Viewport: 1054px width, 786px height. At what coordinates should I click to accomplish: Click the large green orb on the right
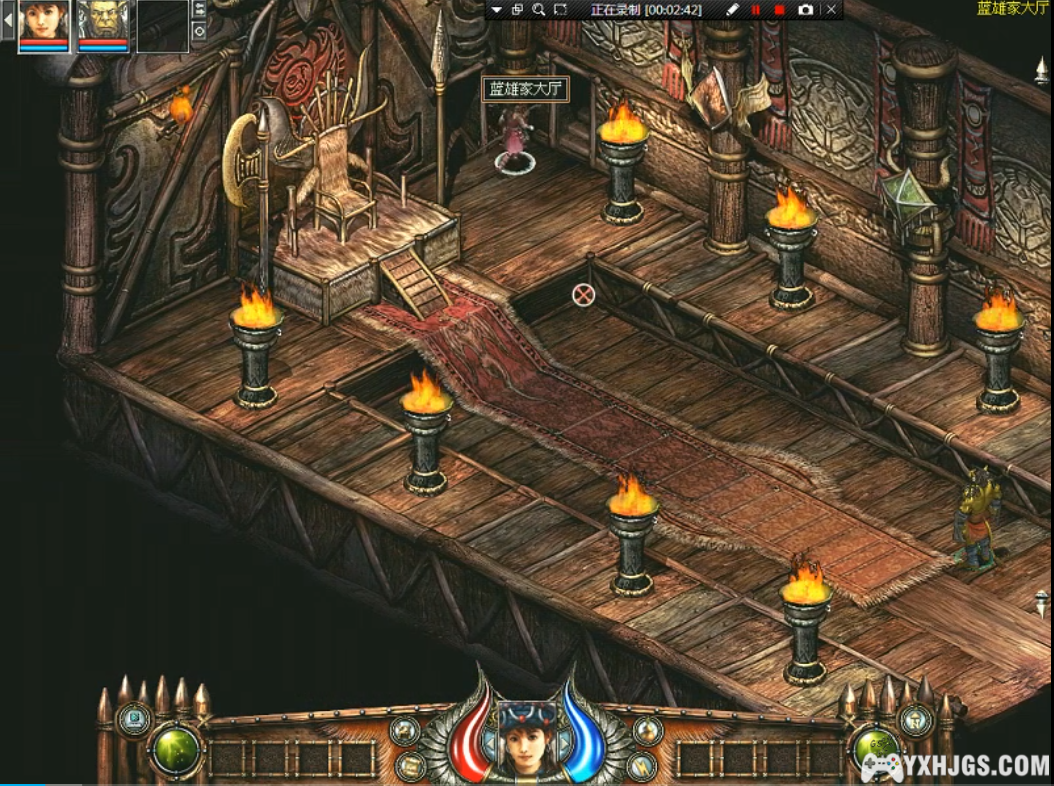click(x=876, y=750)
